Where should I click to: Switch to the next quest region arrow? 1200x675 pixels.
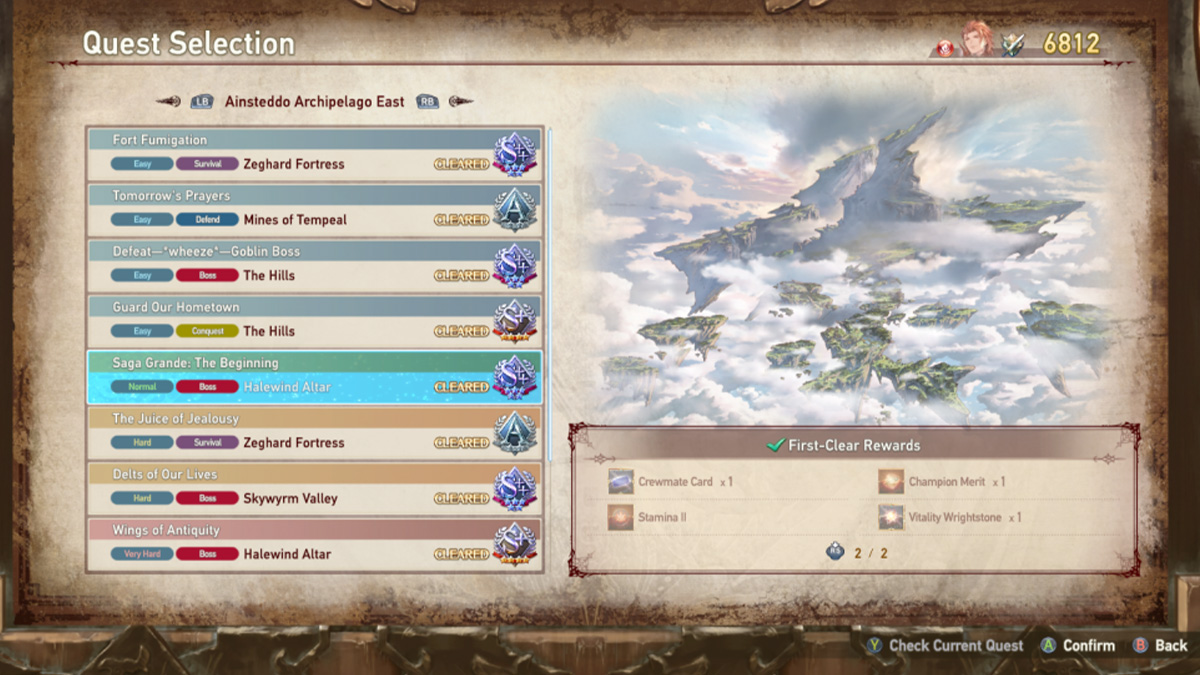460,101
